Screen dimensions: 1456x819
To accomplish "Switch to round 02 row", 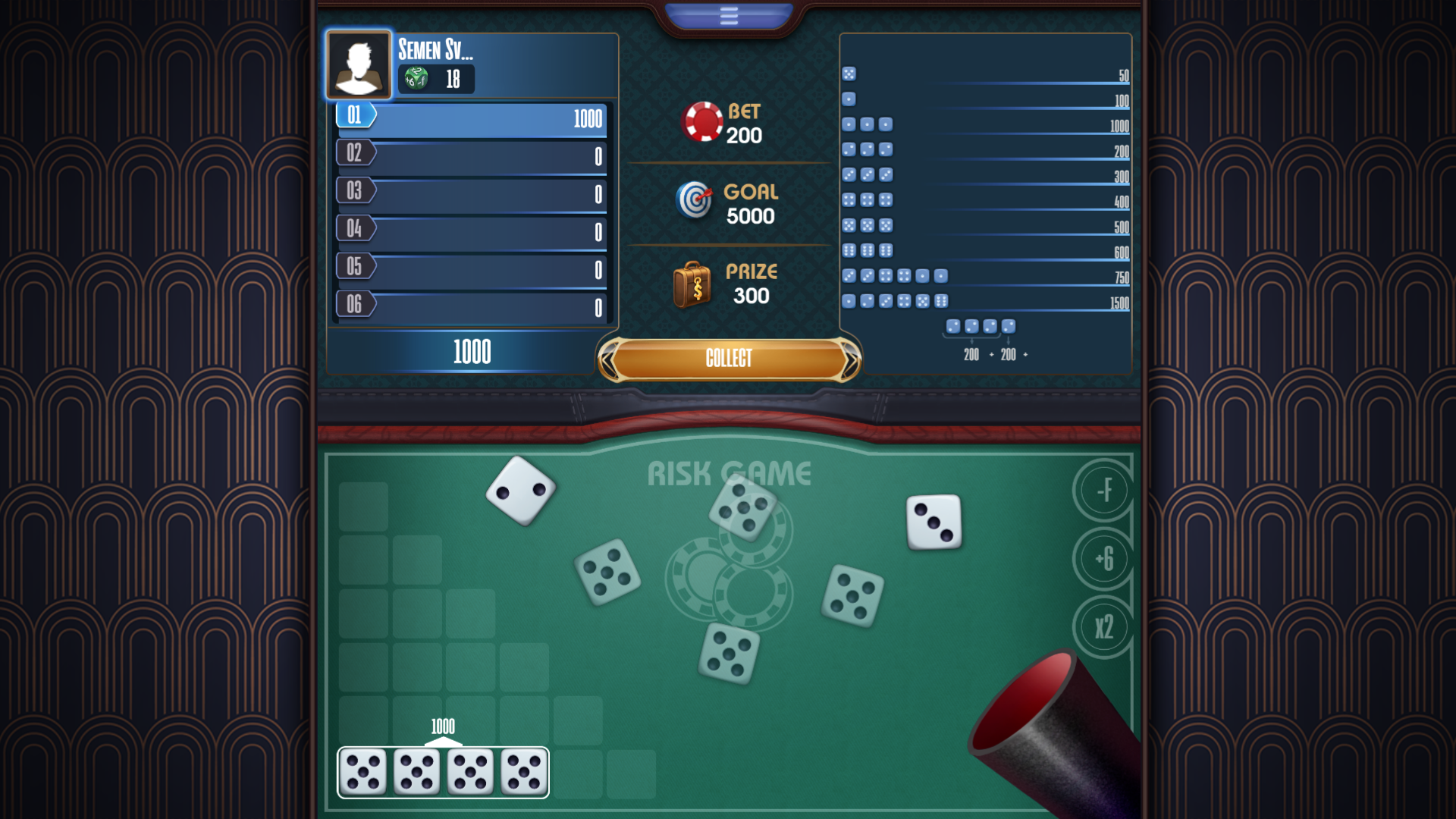I will pyautogui.click(x=470, y=156).
